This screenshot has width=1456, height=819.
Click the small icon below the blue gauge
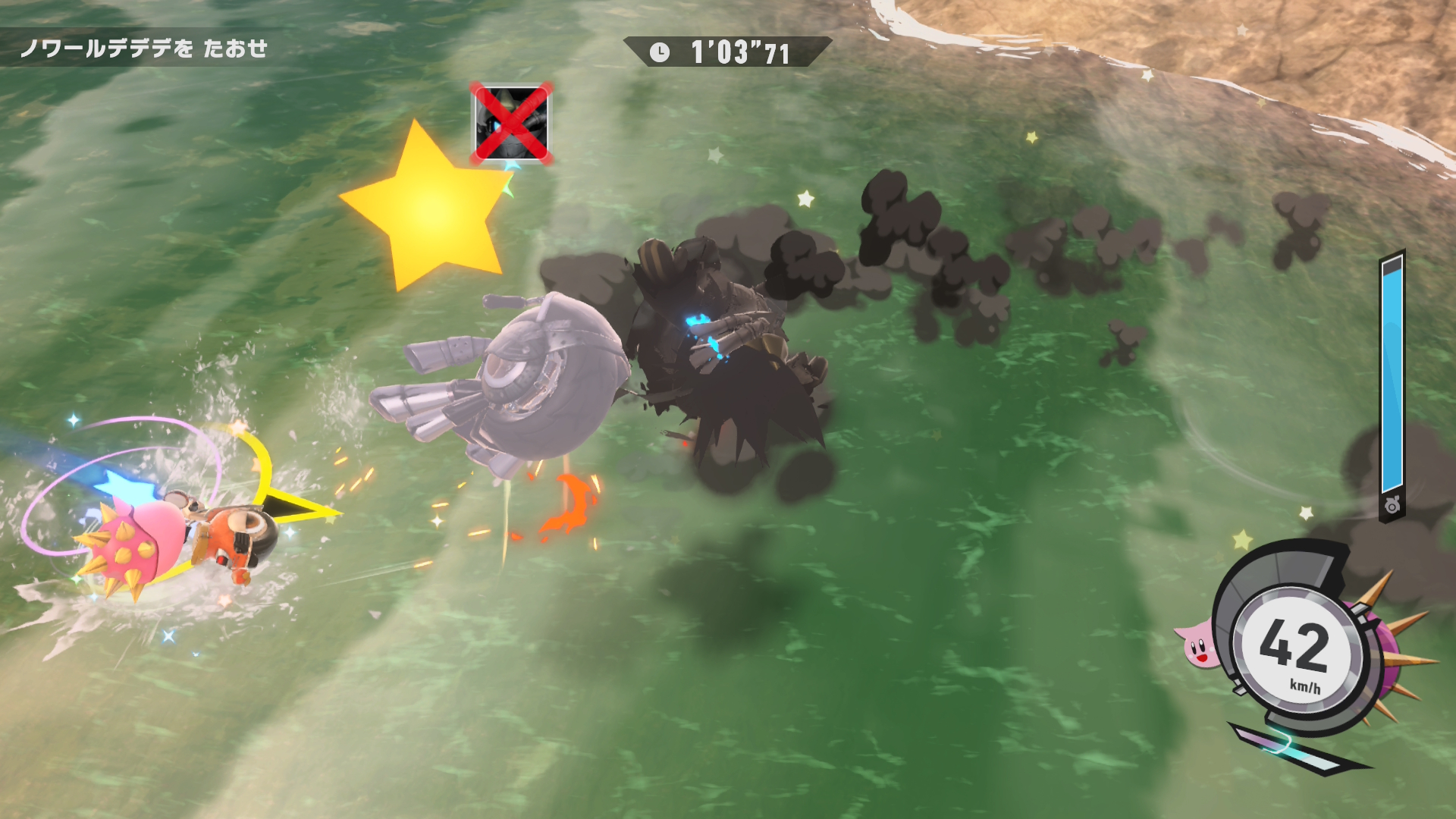point(1392,507)
